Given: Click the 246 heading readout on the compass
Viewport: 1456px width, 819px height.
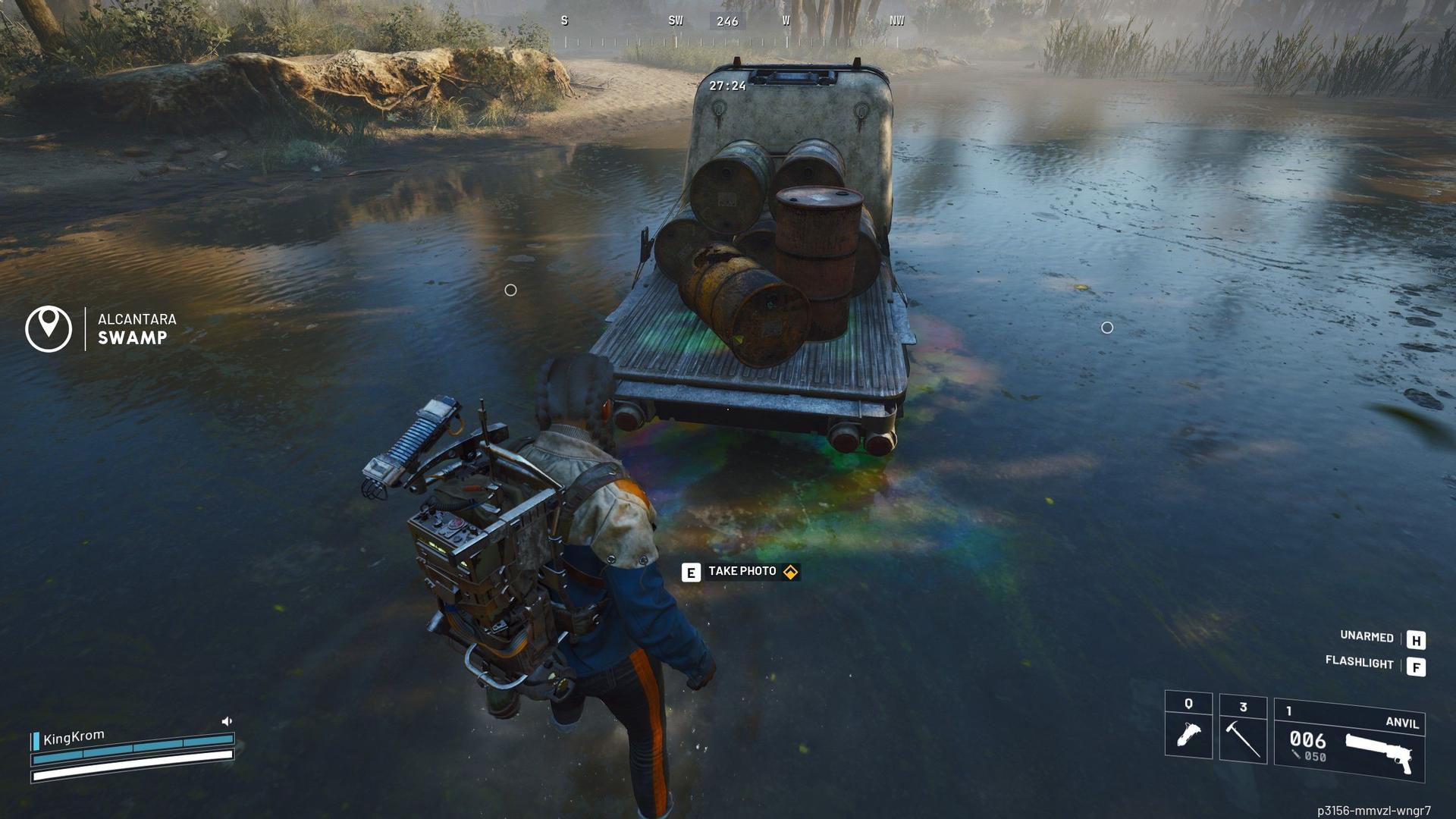Looking at the screenshot, I should [728, 21].
